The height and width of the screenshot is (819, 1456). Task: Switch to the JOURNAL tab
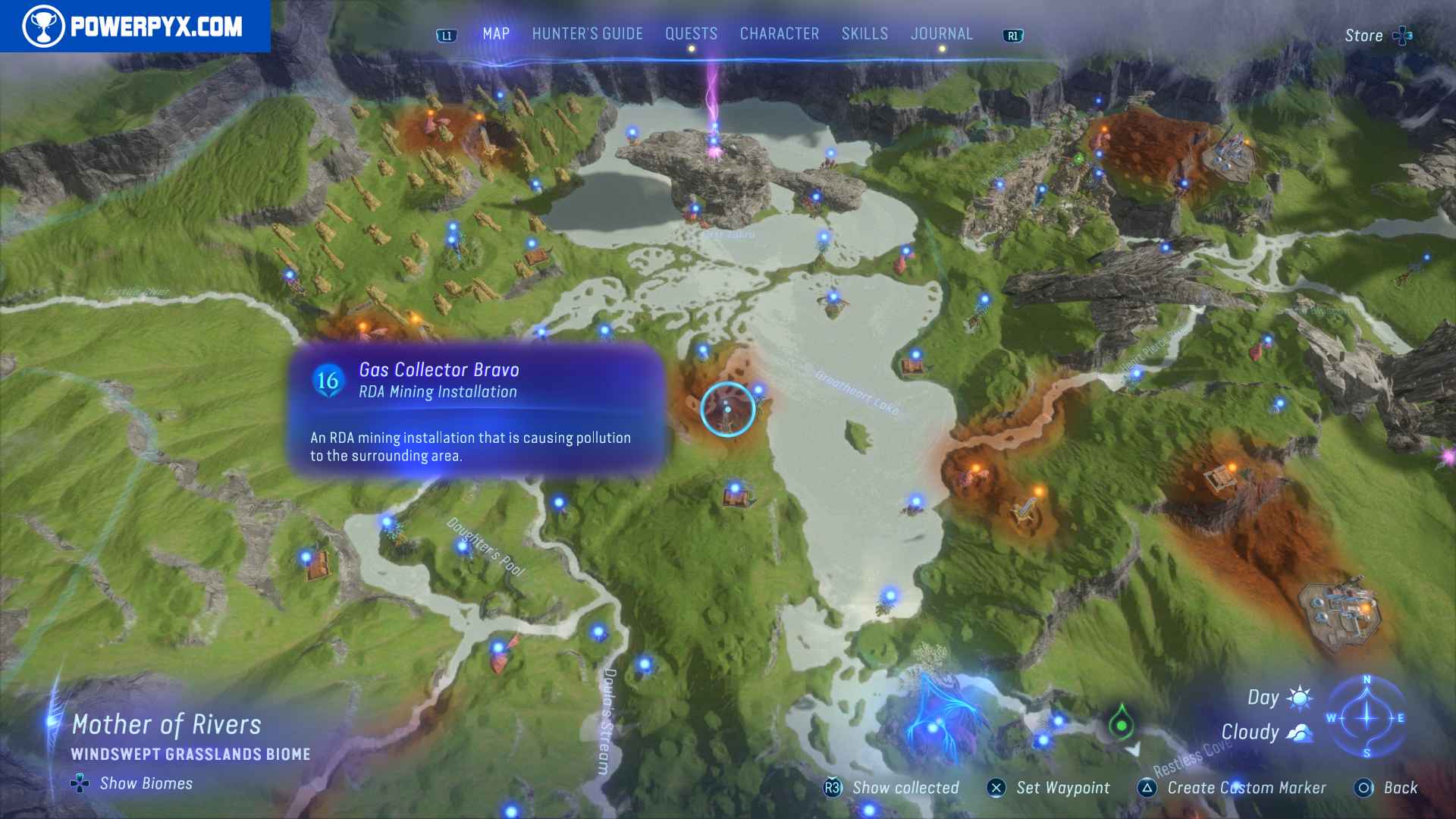942,33
